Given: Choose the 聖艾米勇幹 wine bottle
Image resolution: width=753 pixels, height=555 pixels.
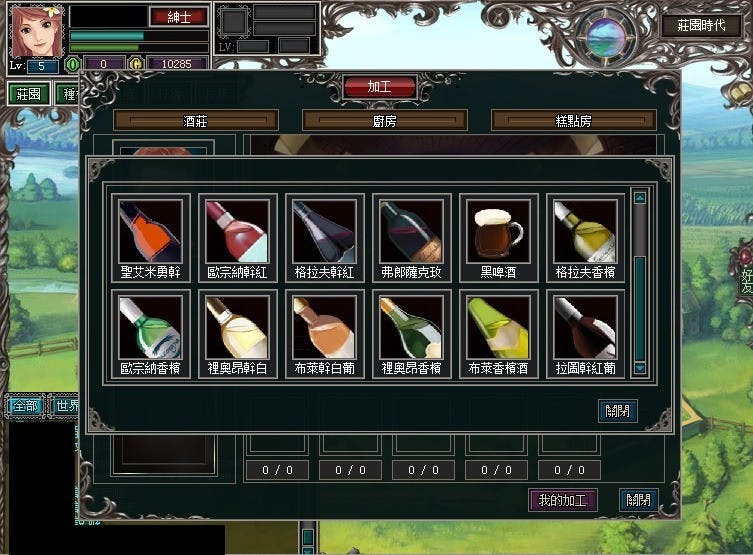Looking at the screenshot, I should click(149, 231).
